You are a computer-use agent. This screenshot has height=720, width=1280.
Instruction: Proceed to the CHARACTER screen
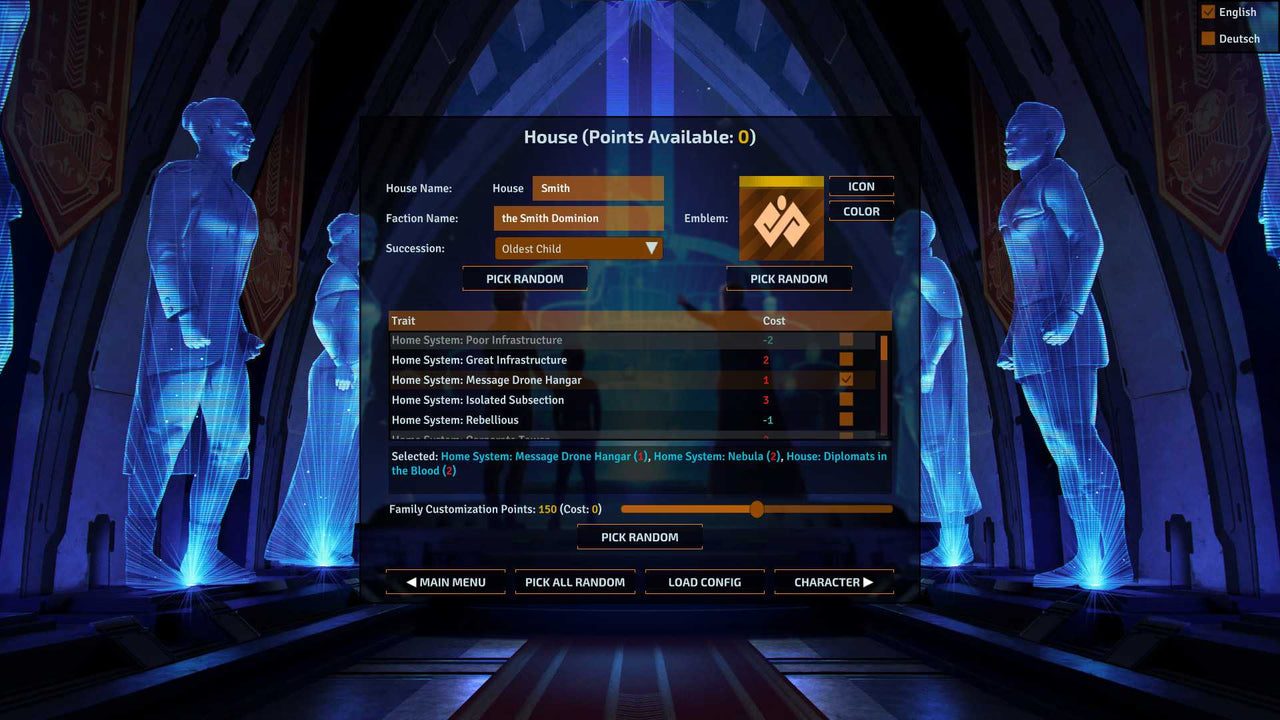(833, 581)
